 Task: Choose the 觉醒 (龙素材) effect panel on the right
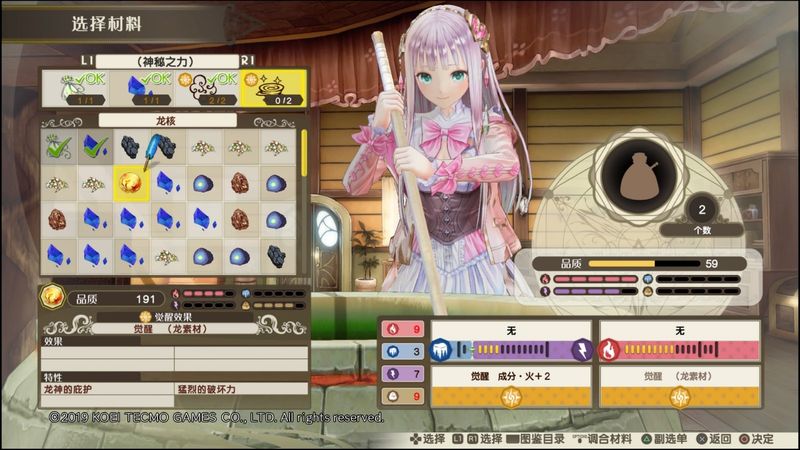678,387
